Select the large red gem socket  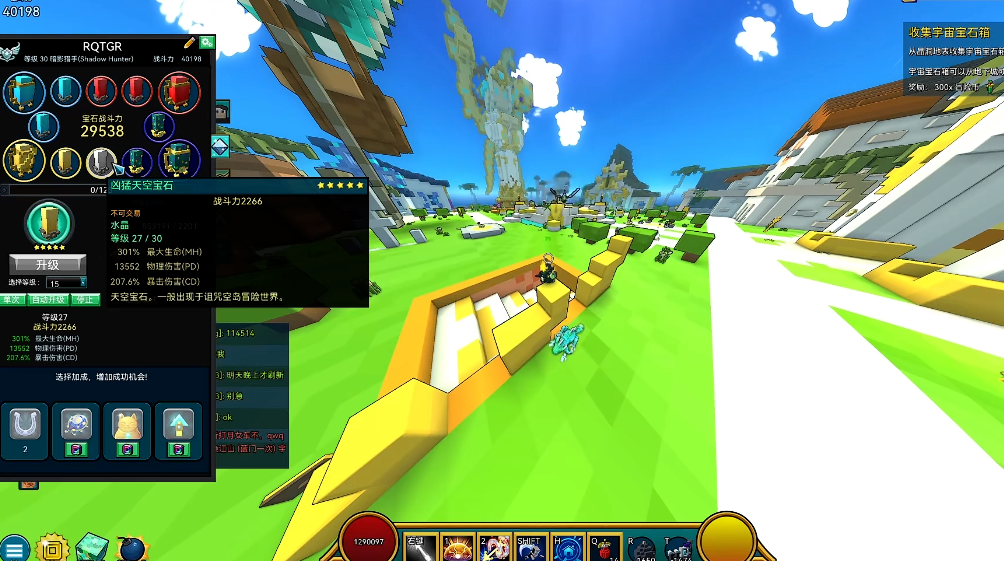[179, 93]
